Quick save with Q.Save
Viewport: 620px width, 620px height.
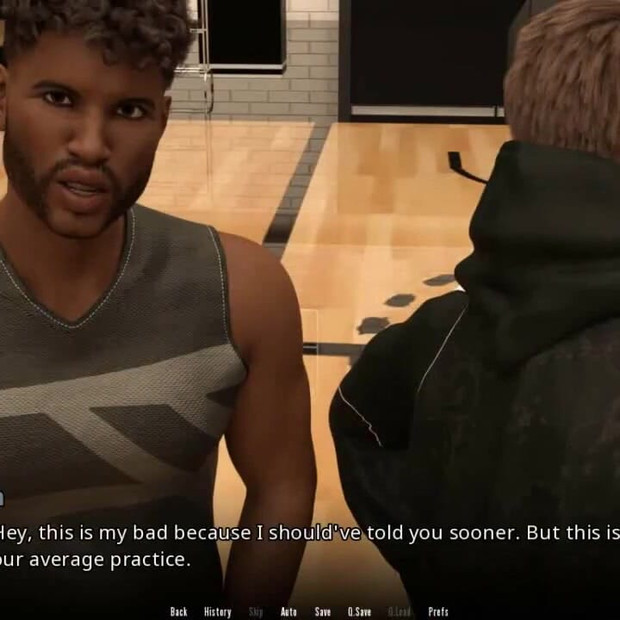[359, 612]
